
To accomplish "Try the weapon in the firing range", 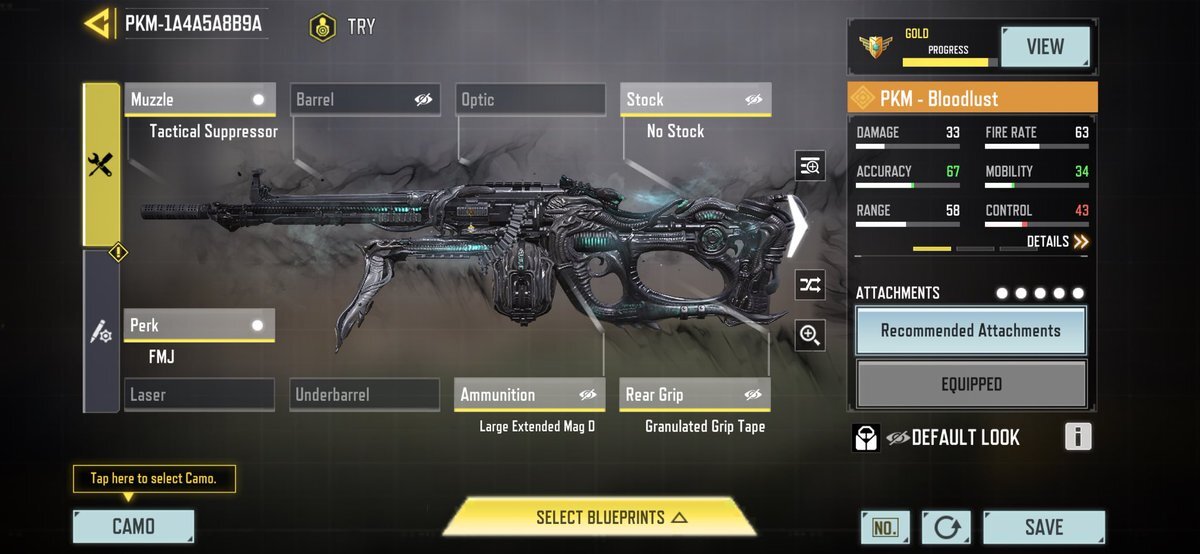I will point(343,27).
